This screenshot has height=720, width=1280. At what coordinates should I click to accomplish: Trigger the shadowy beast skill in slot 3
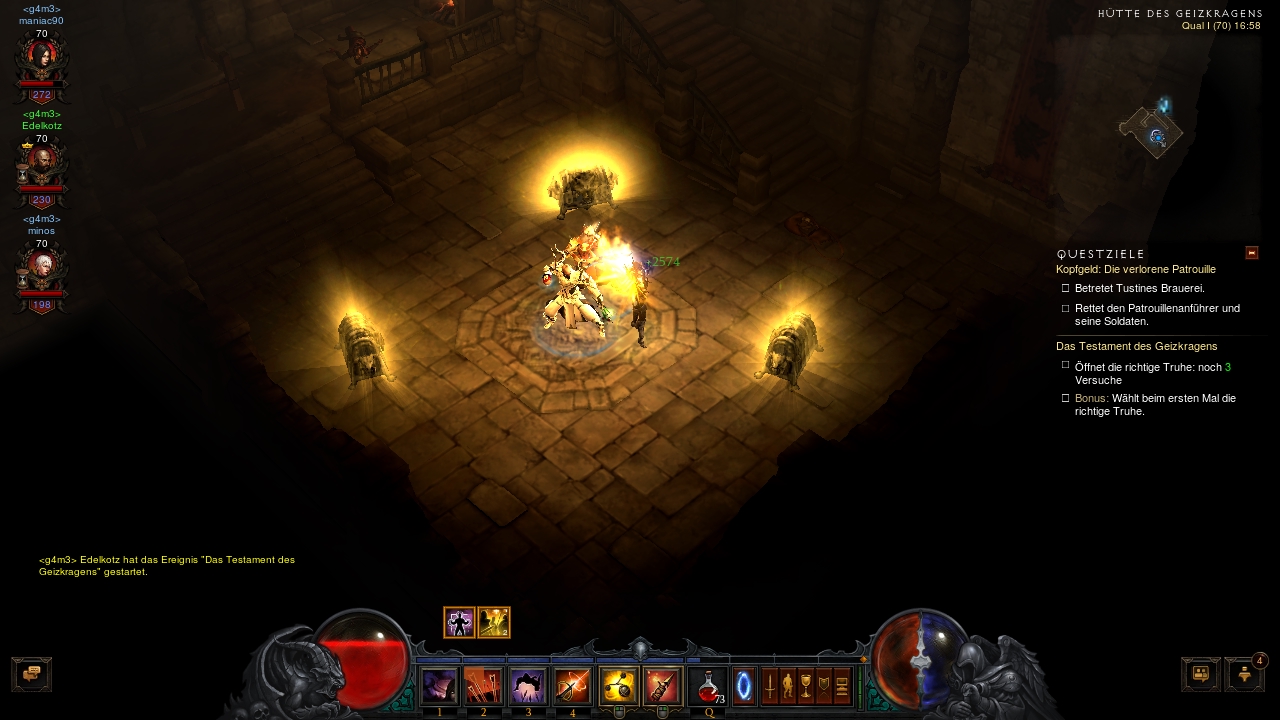pyautogui.click(x=528, y=686)
